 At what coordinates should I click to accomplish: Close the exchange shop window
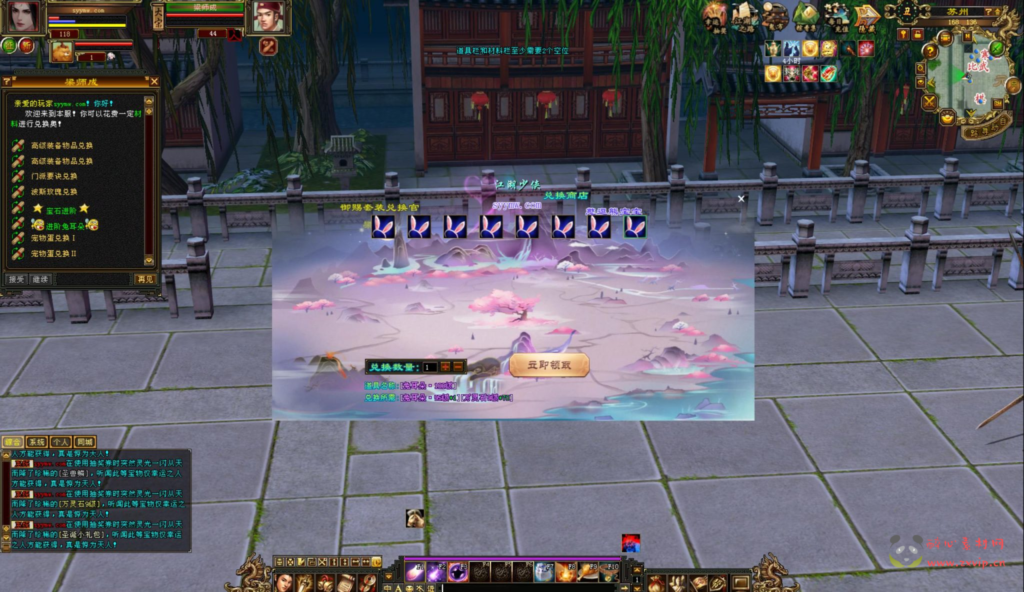741,198
